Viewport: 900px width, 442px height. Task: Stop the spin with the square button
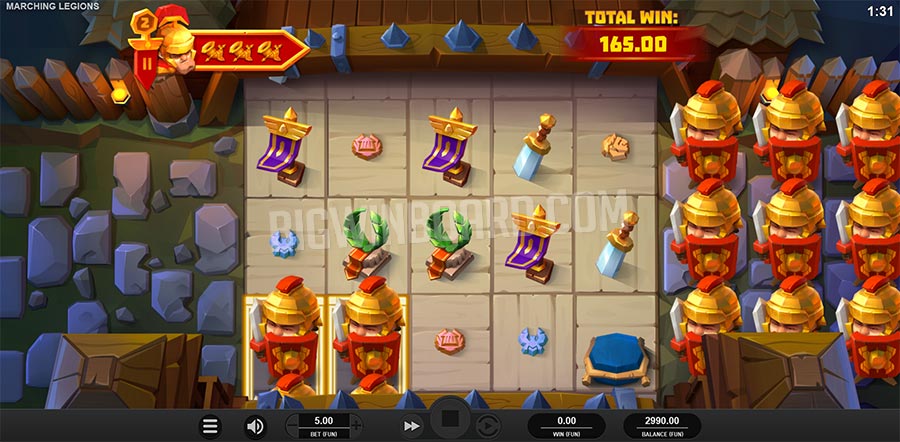coord(449,420)
